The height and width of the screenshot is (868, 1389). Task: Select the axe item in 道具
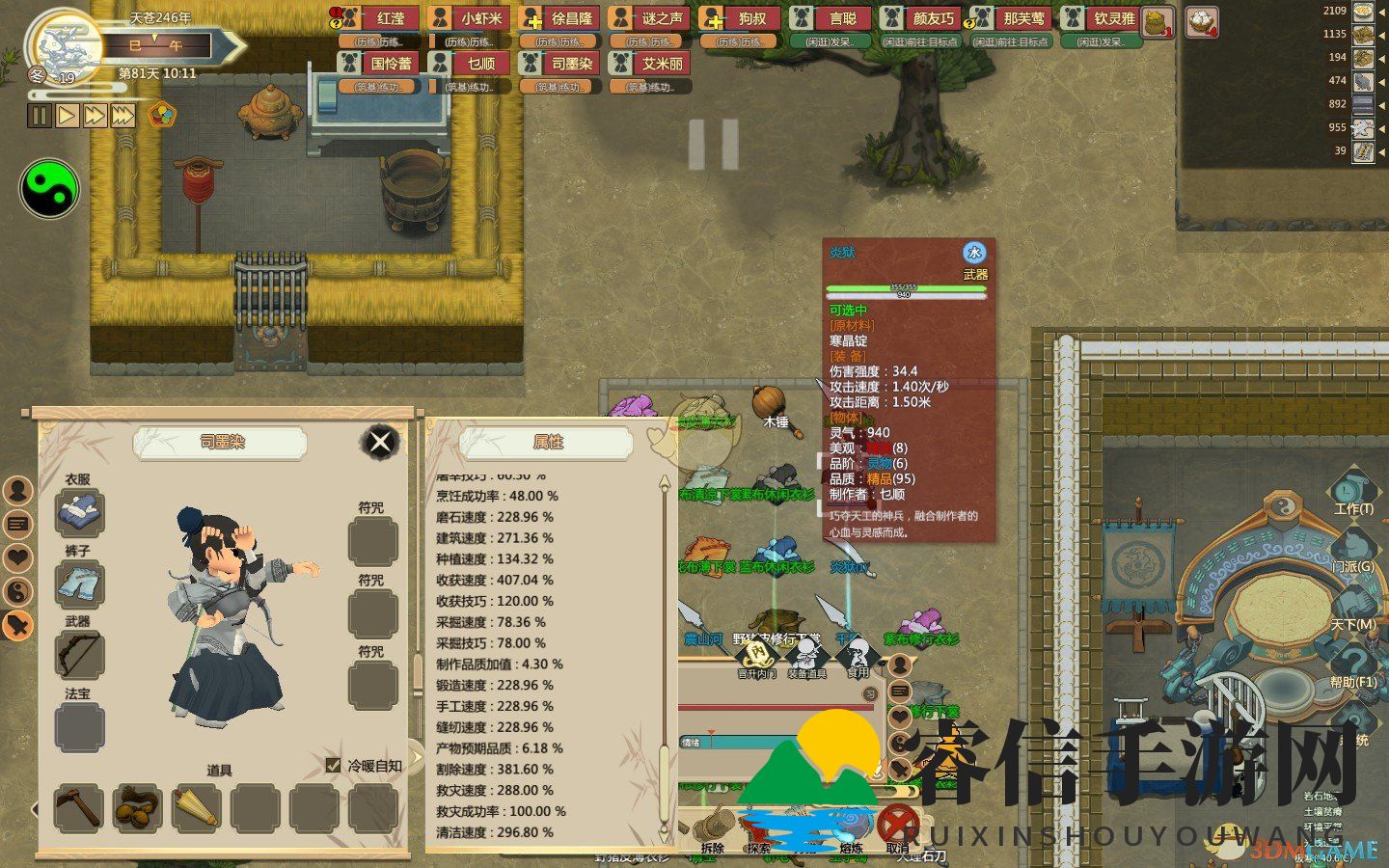78,807
